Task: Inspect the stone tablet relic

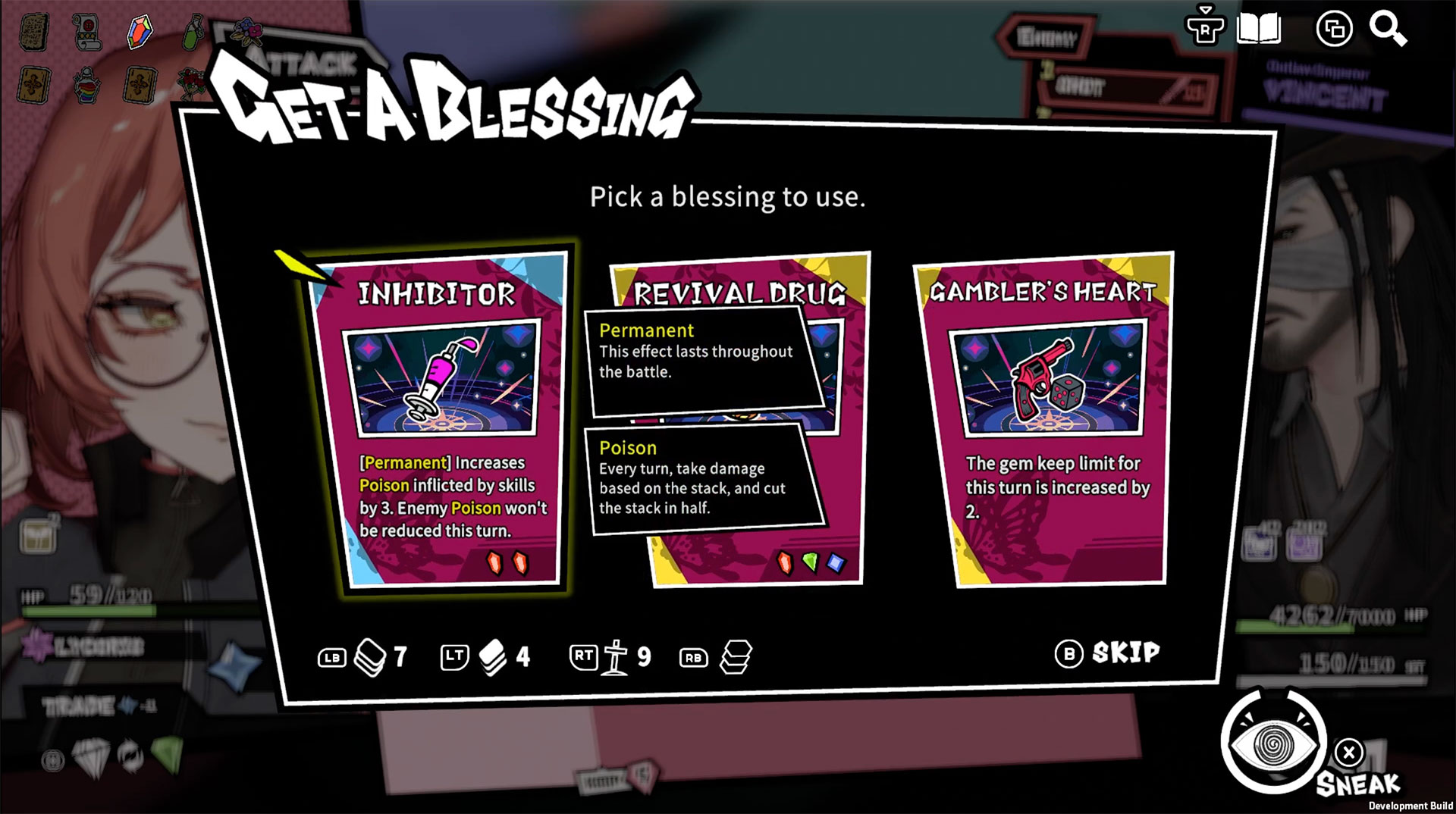Action: point(33,32)
